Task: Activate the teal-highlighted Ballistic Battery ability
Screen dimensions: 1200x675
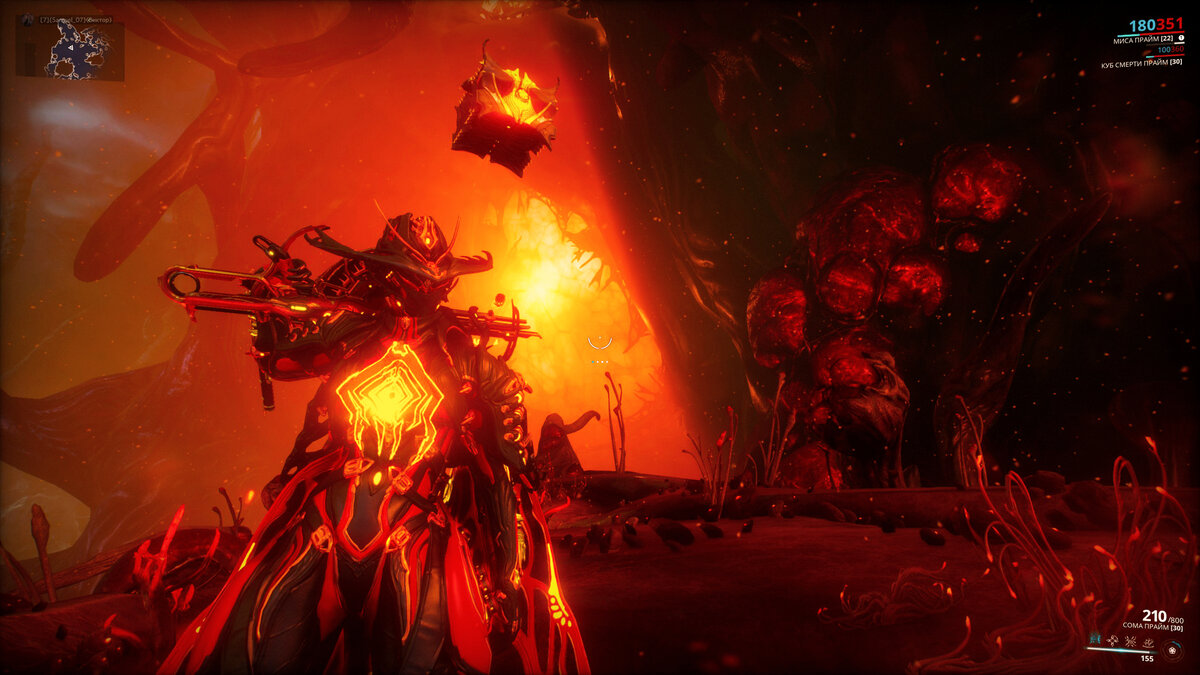Action: [1096, 640]
